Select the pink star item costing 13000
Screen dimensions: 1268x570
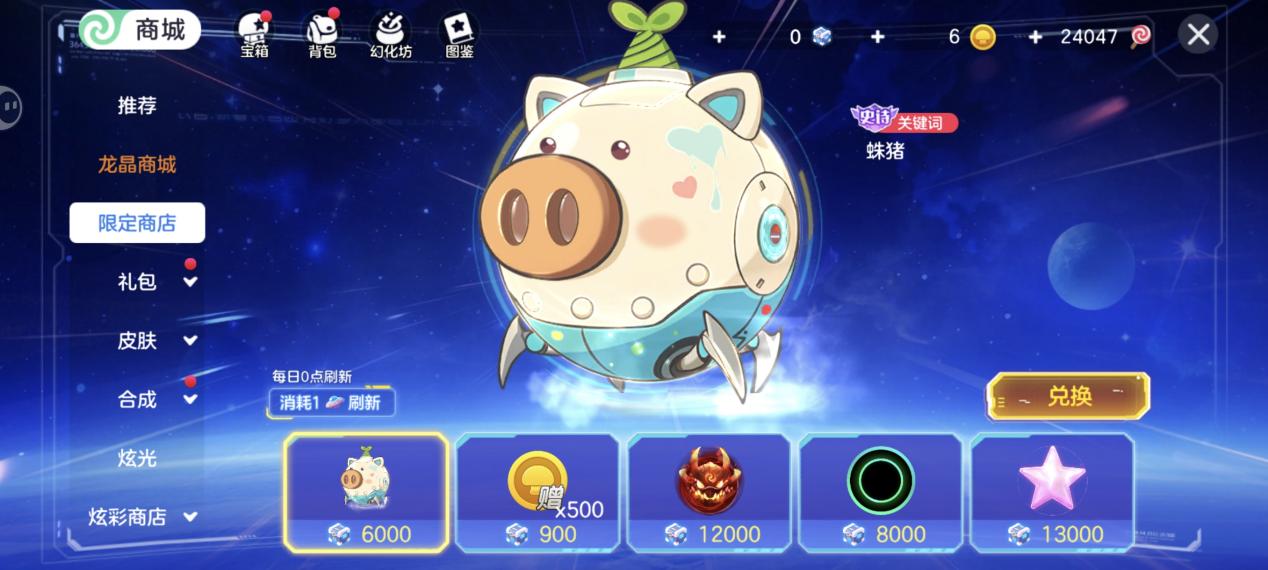click(x=1052, y=492)
